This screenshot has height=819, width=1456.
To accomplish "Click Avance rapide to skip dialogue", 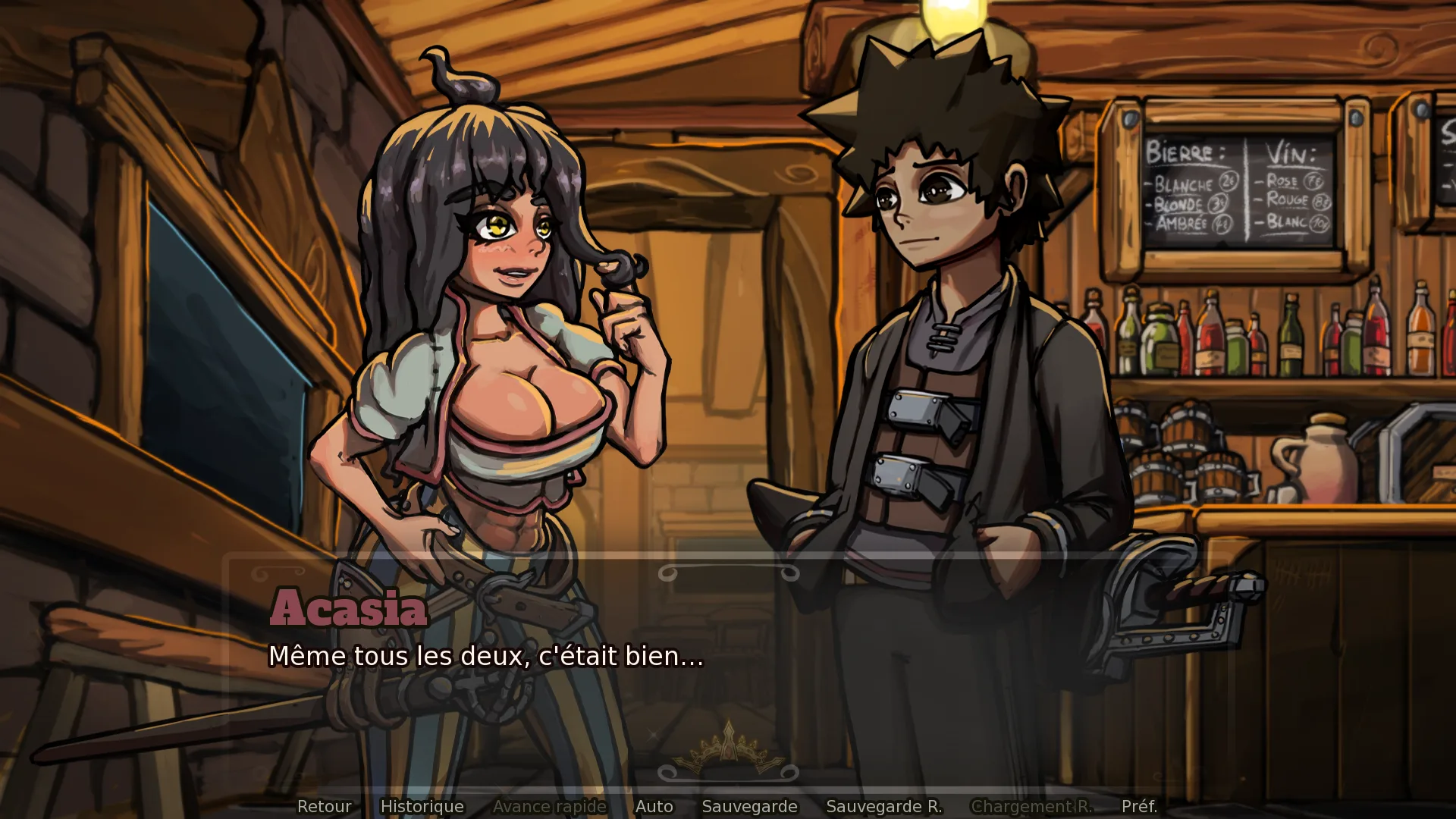I will coord(549,806).
